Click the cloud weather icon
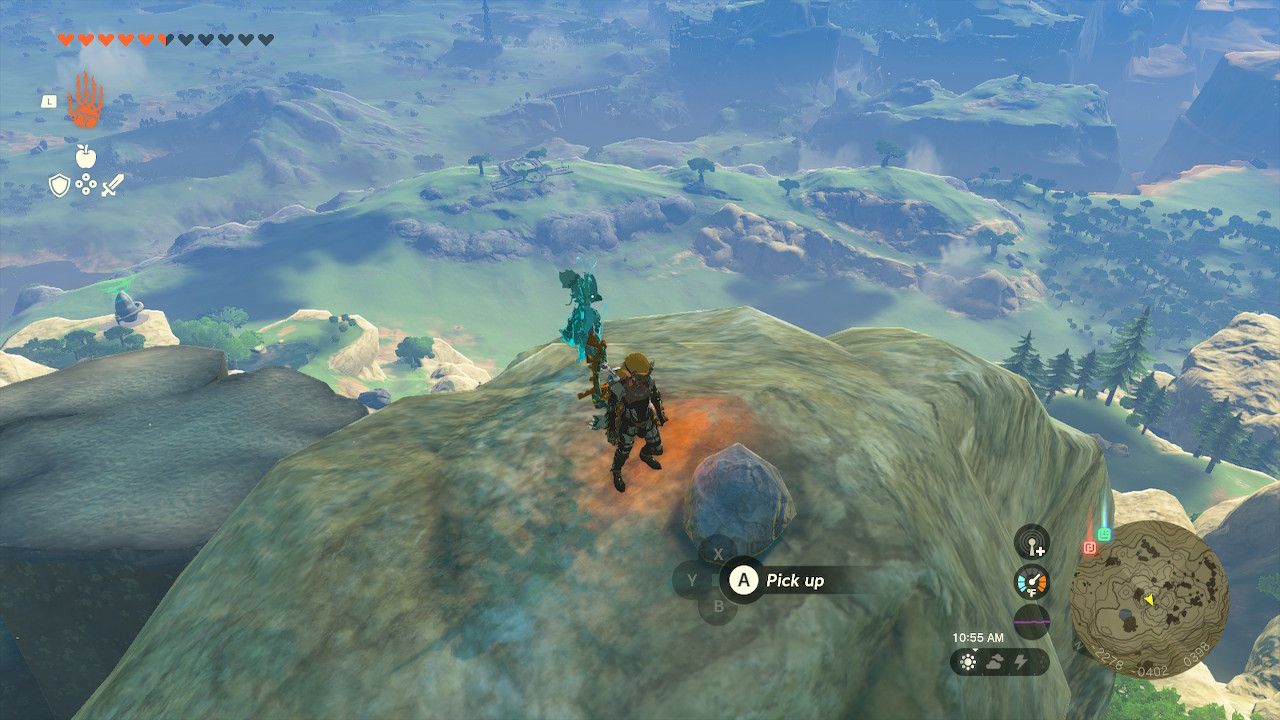Viewport: 1280px width, 720px height. (x=996, y=660)
